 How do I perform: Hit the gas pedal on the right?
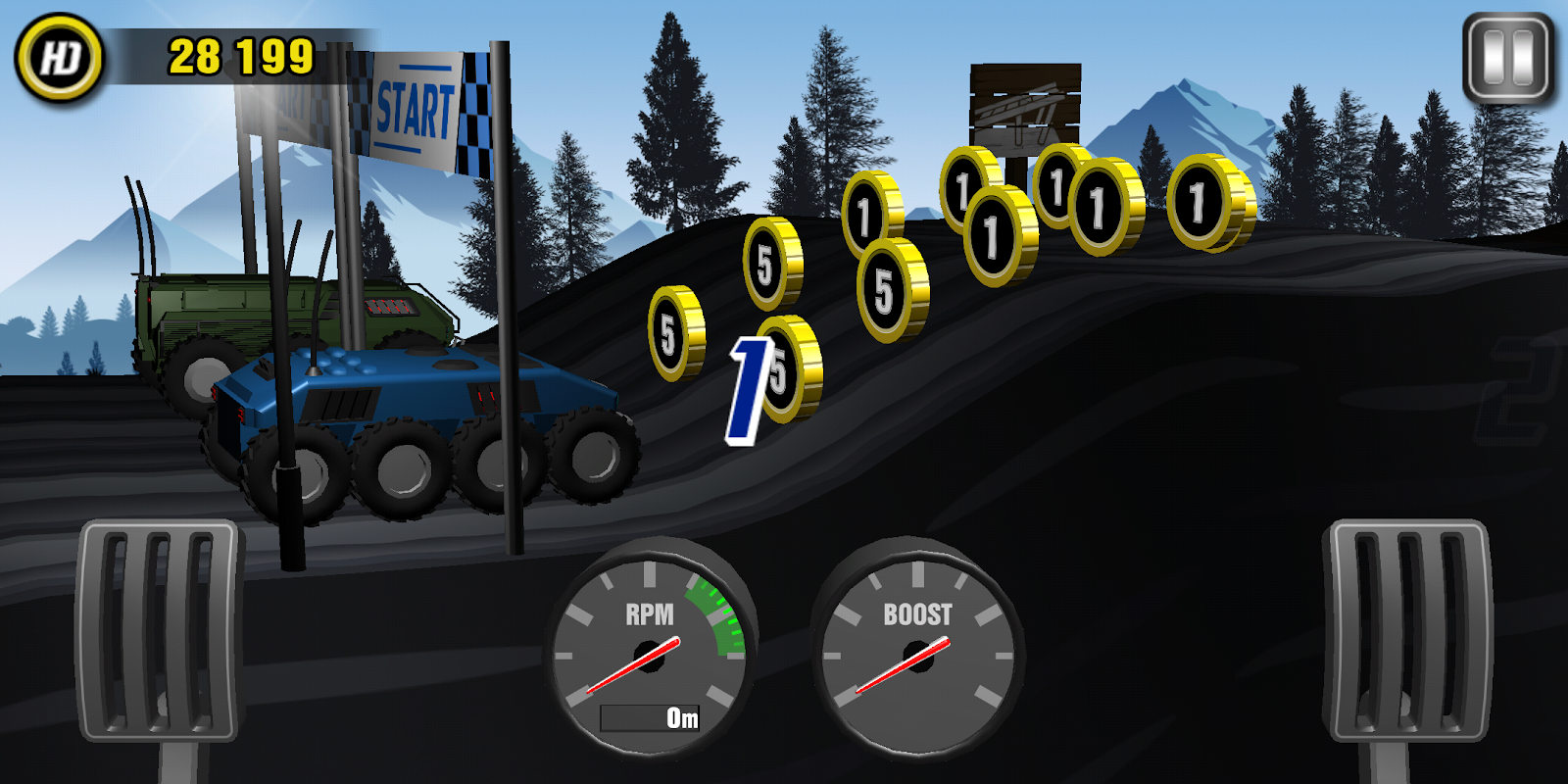pyautogui.click(x=1407, y=632)
